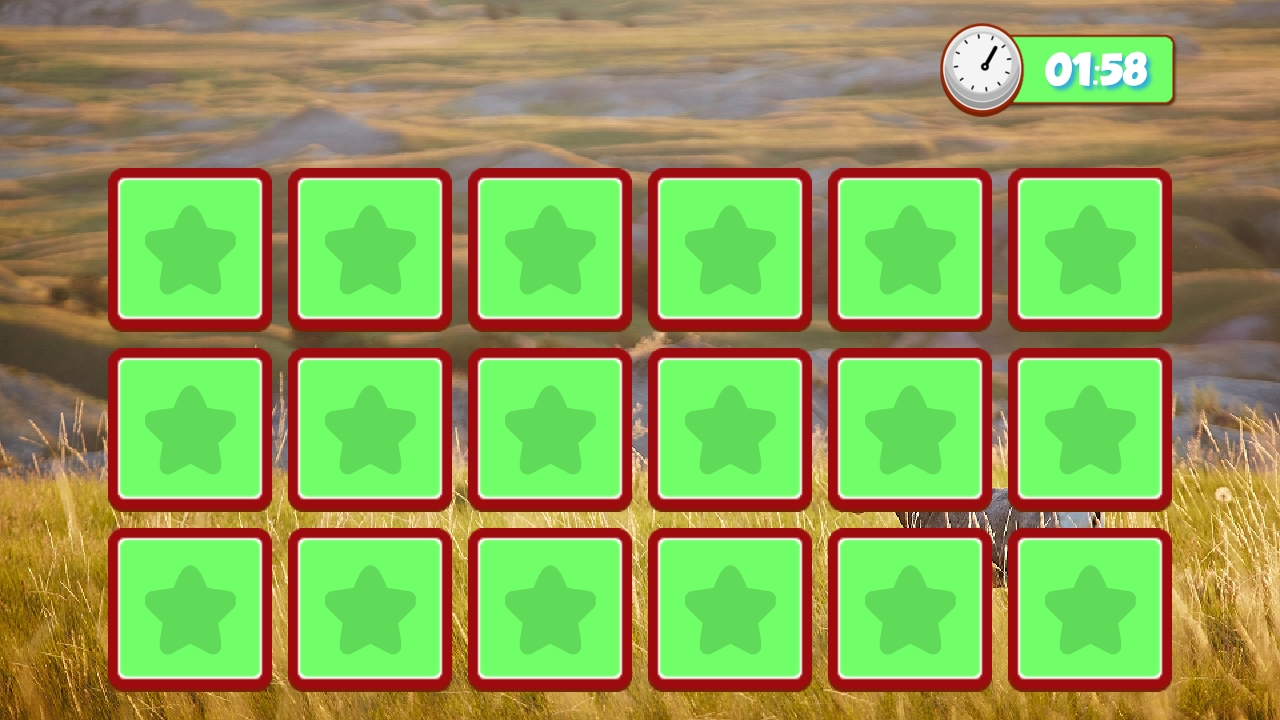The height and width of the screenshot is (720, 1280).
Task: Reveal the fifth card in the bottom row
Action: click(909, 610)
